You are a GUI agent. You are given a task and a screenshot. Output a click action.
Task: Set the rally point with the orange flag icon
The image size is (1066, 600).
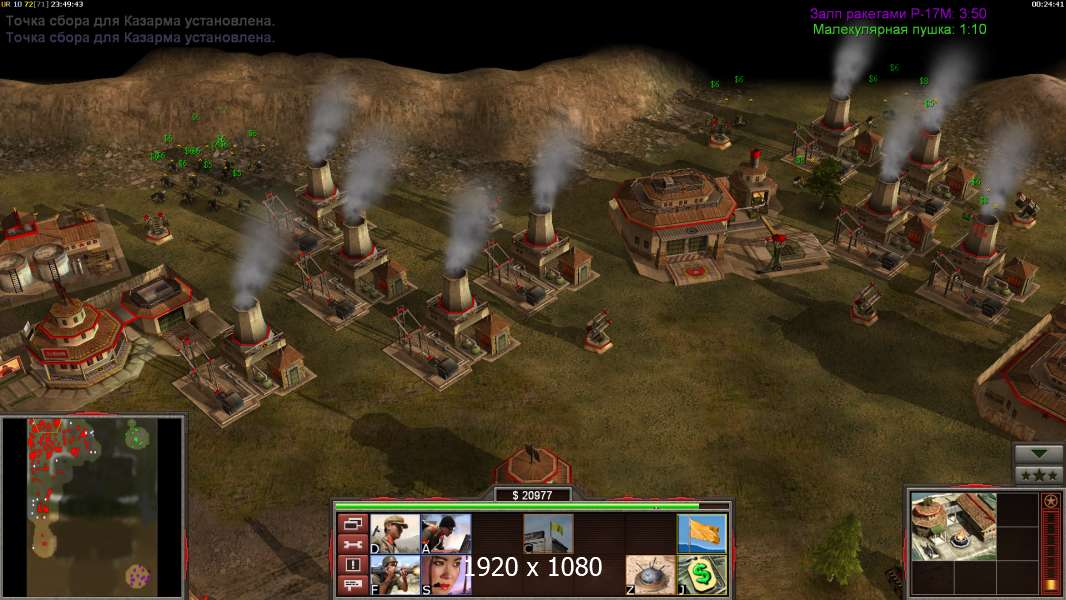click(x=702, y=534)
